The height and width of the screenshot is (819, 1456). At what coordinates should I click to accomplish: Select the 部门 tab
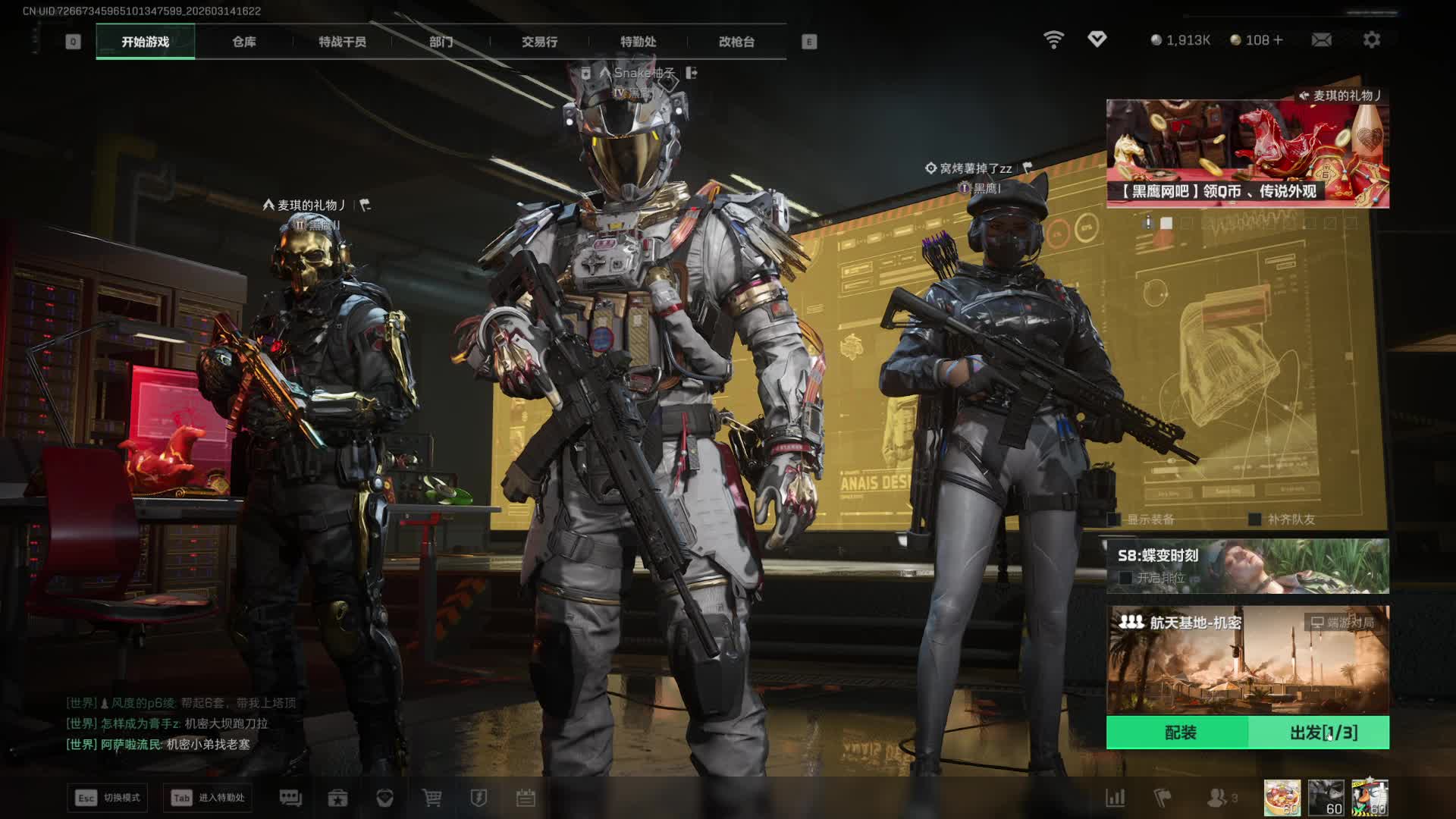[441, 42]
